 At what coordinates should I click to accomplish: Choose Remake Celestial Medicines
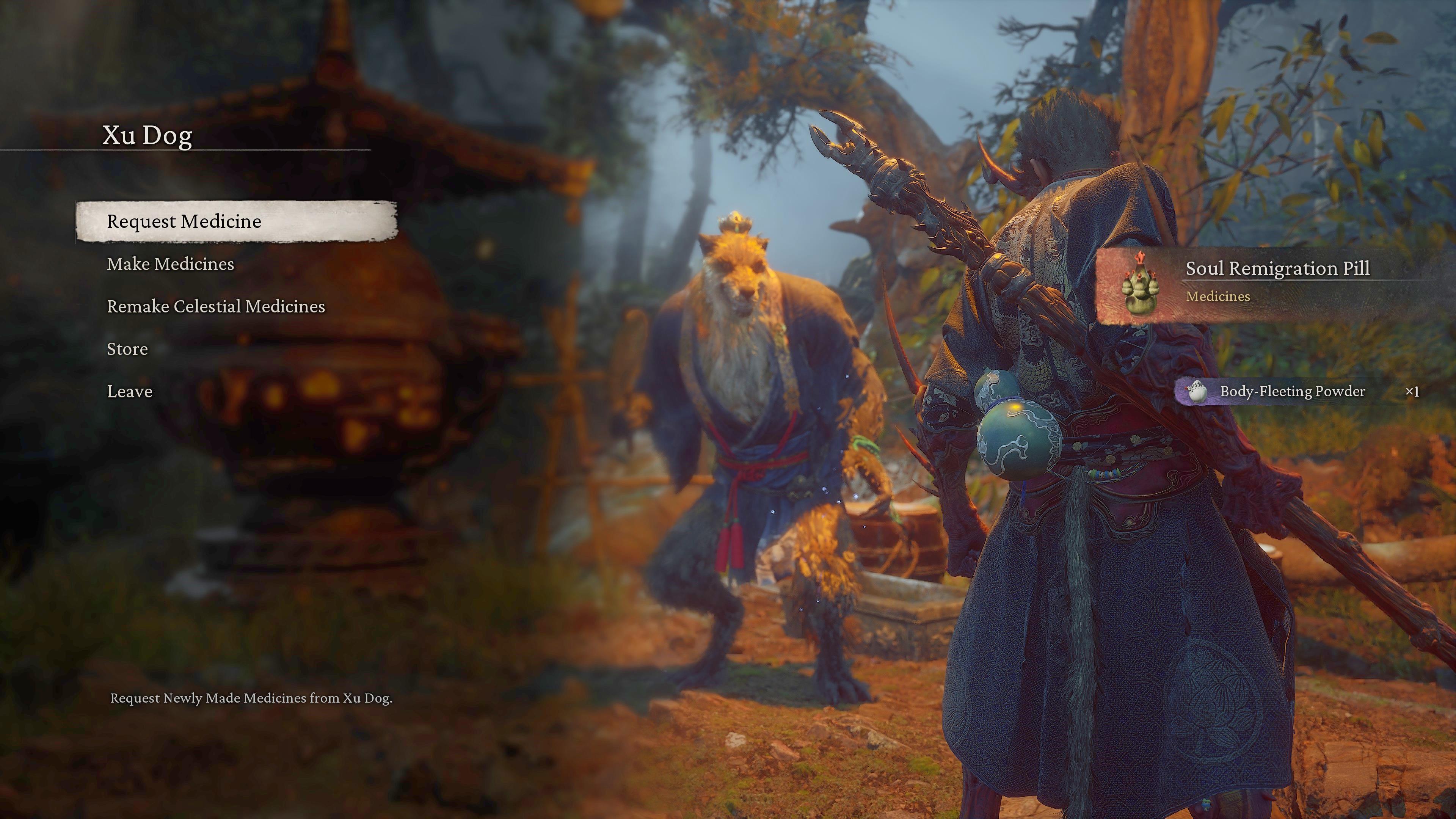tap(216, 307)
